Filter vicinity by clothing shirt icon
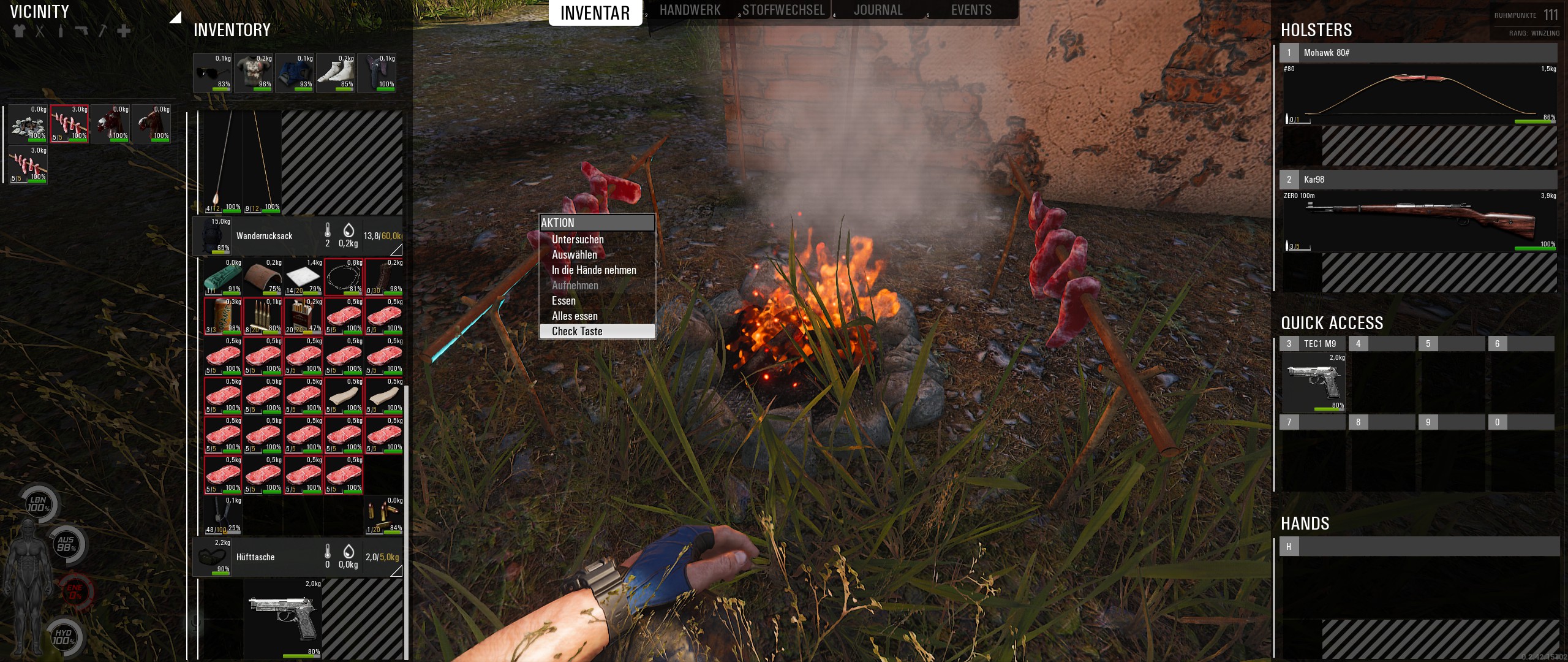This screenshot has height=662, width=1568. point(19,31)
